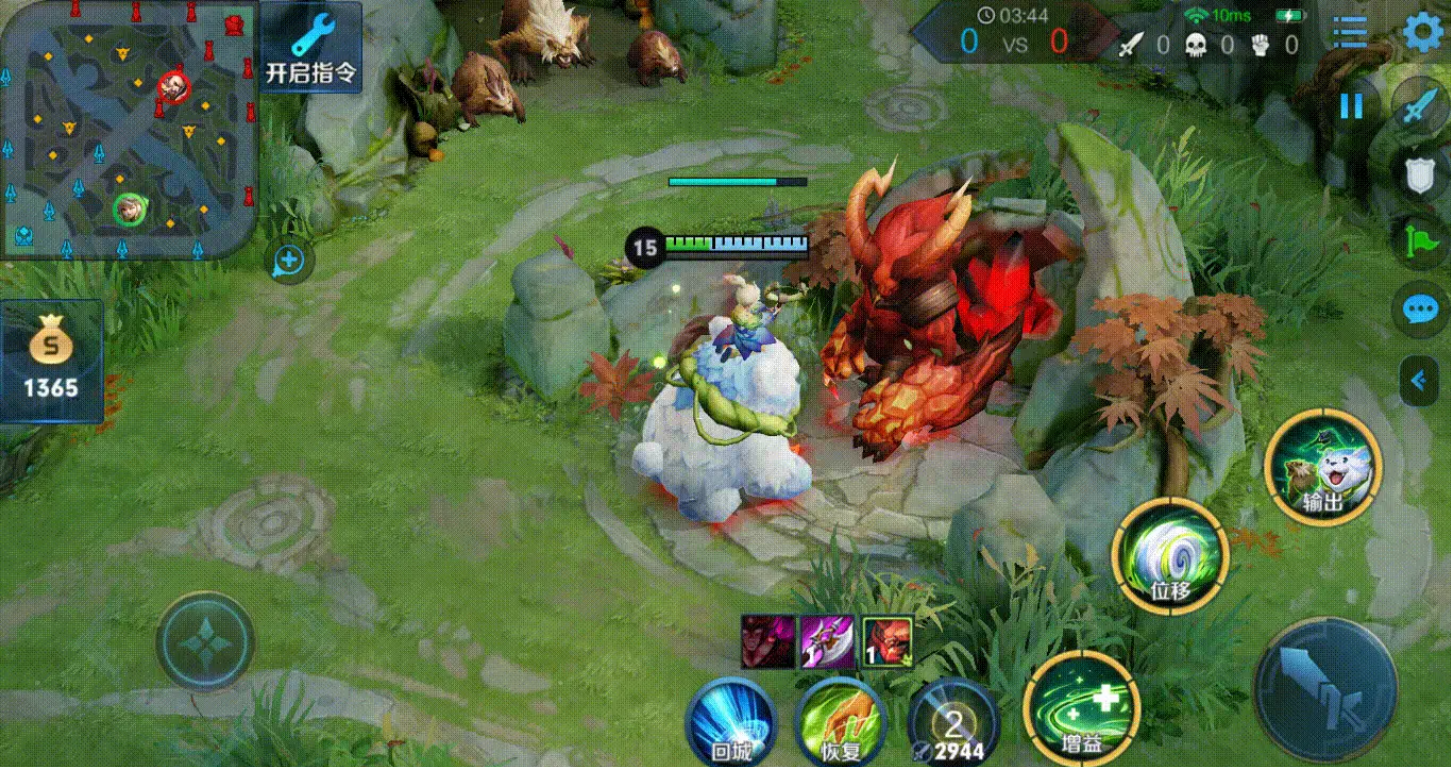Collapse the right panel with the arrow
This screenshot has height=767, width=1451.
(x=1418, y=380)
